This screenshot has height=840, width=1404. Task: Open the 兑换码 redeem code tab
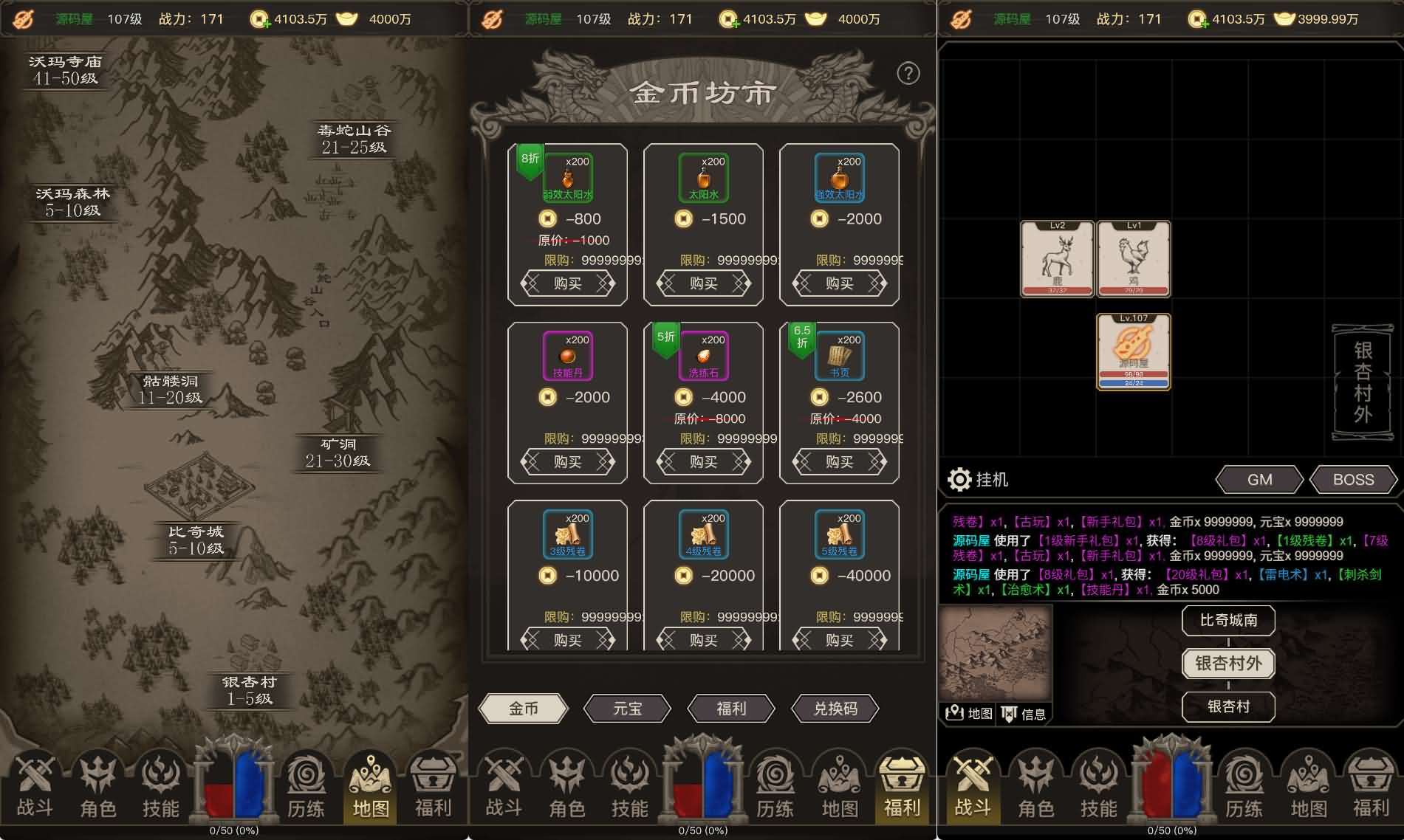pyautogui.click(x=834, y=708)
